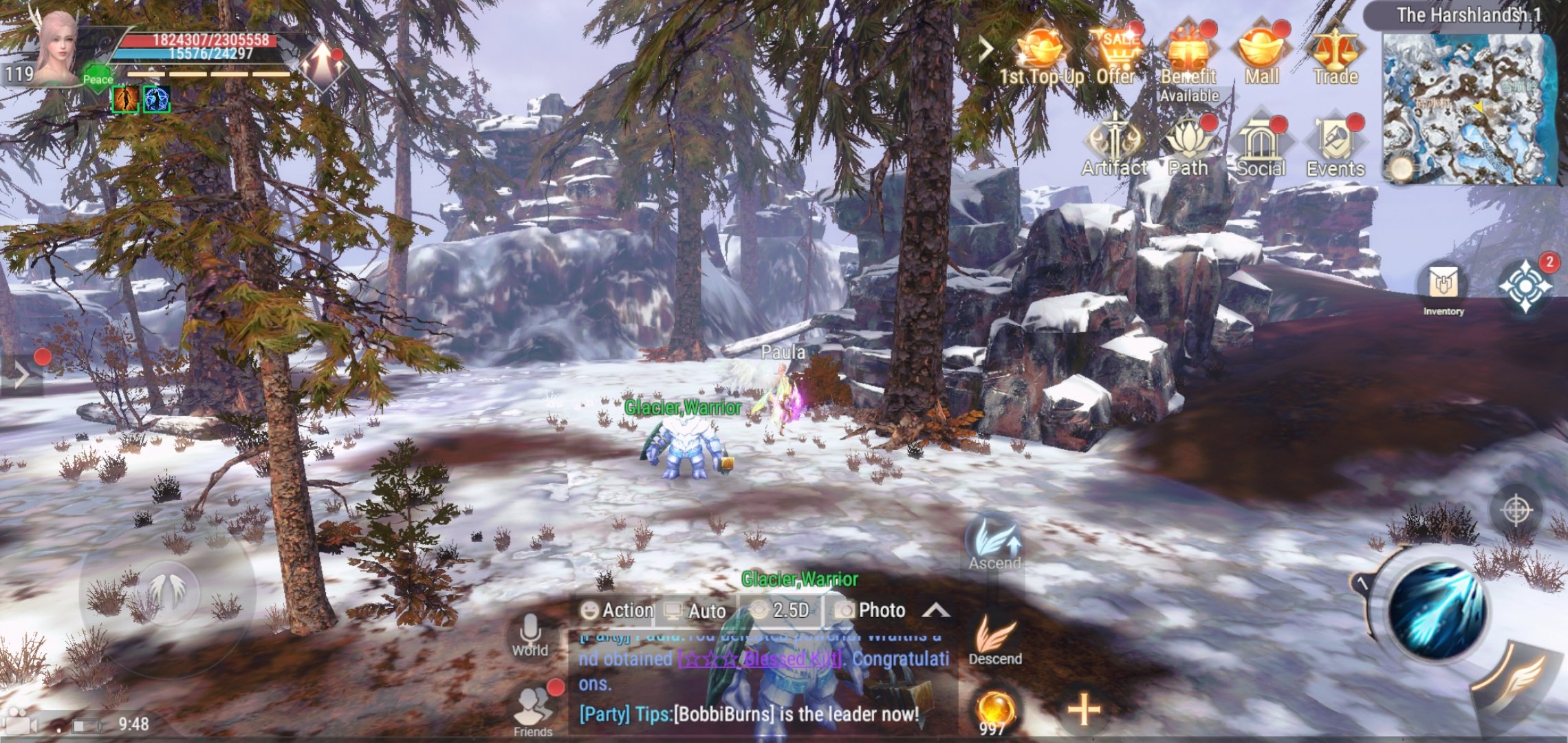Viewport: 1568px width, 743px height.
Task: Open the Mall shop
Action: [x=1262, y=54]
